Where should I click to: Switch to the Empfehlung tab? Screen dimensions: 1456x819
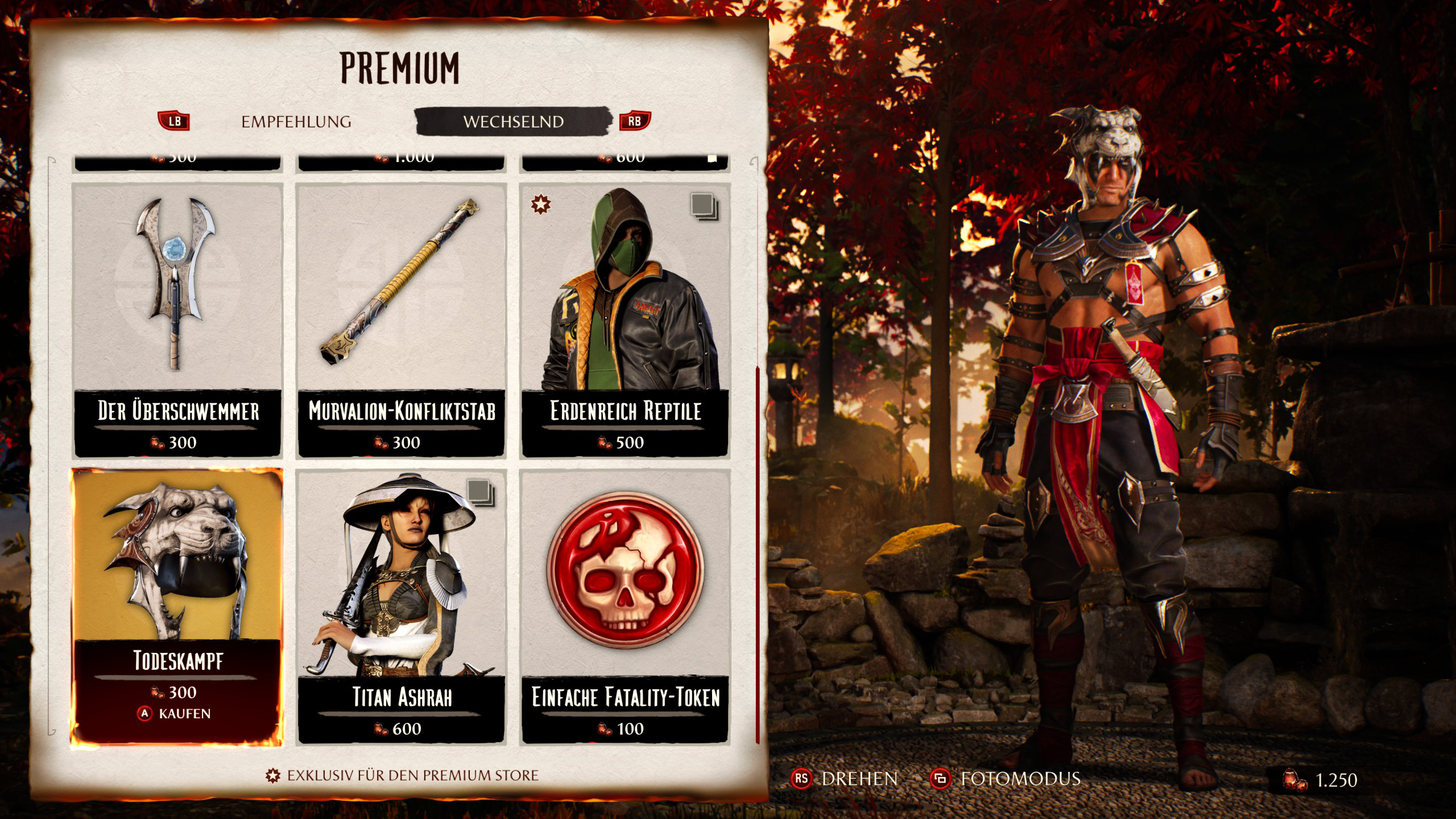pyautogui.click(x=296, y=122)
